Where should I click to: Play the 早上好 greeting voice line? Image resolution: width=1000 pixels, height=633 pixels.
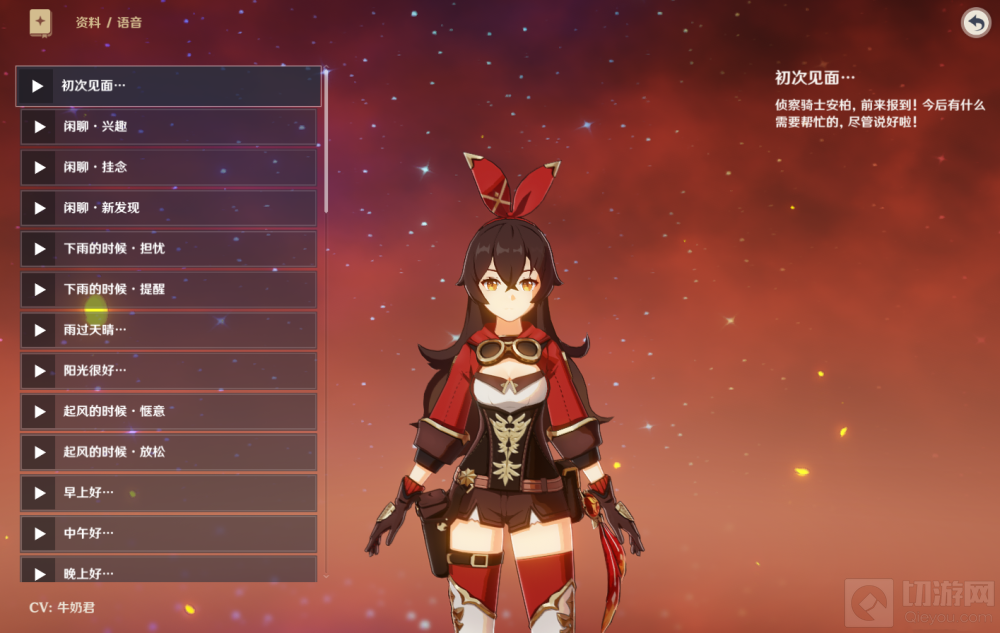pyautogui.click(x=40, y=493)
